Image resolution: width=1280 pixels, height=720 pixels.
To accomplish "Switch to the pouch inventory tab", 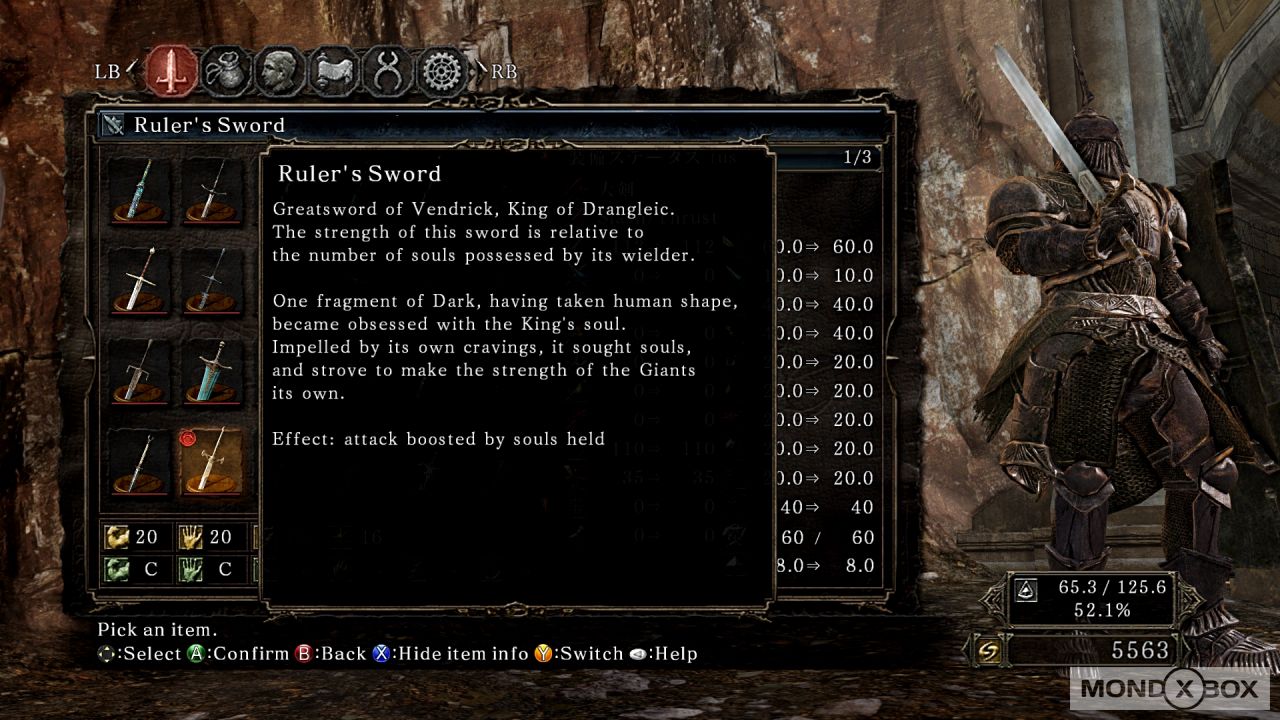I will click(x=225, y=71).
